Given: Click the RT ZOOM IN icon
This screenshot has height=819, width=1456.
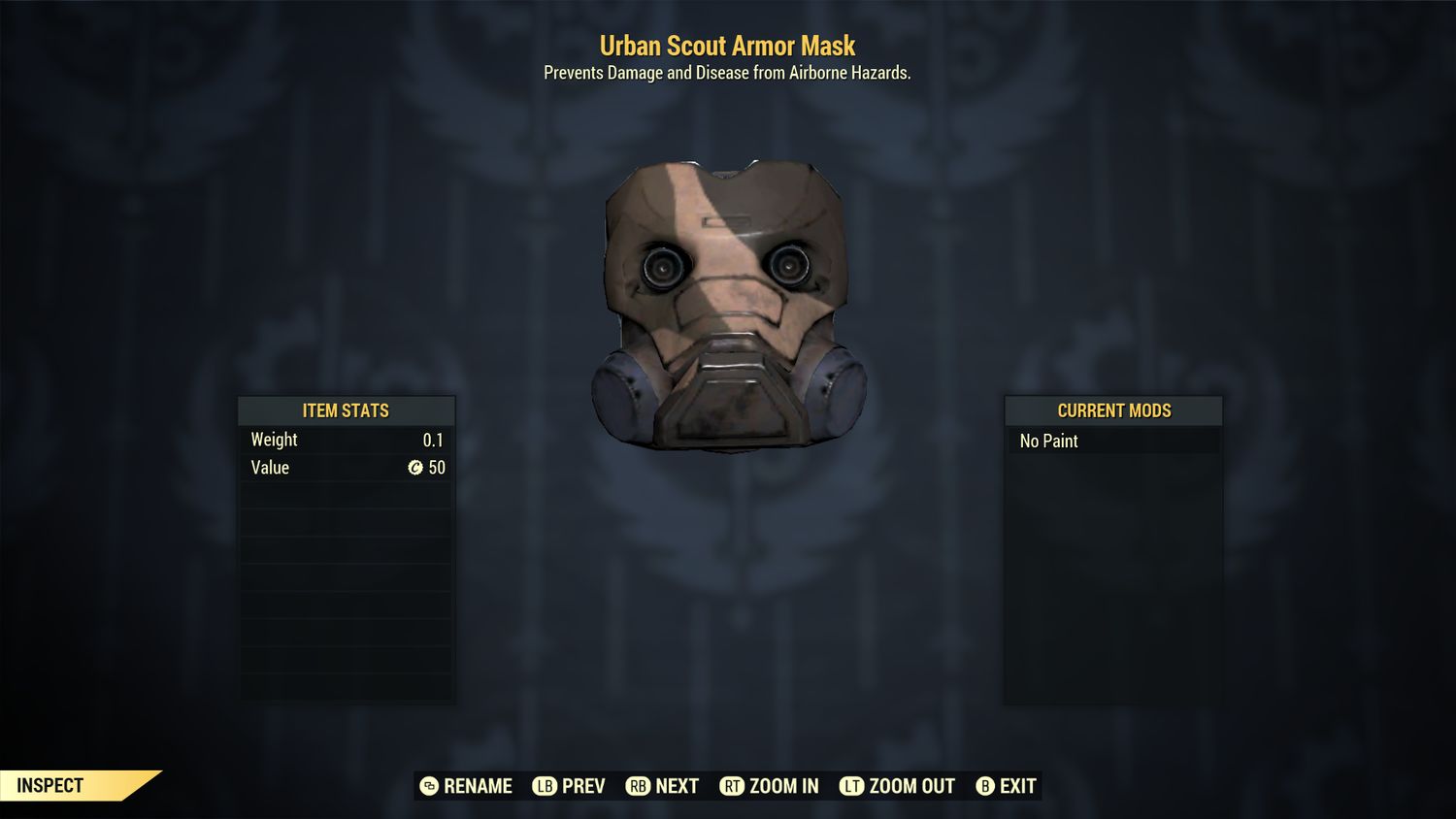Looking at the screenshot, I should tap(735, 786).
